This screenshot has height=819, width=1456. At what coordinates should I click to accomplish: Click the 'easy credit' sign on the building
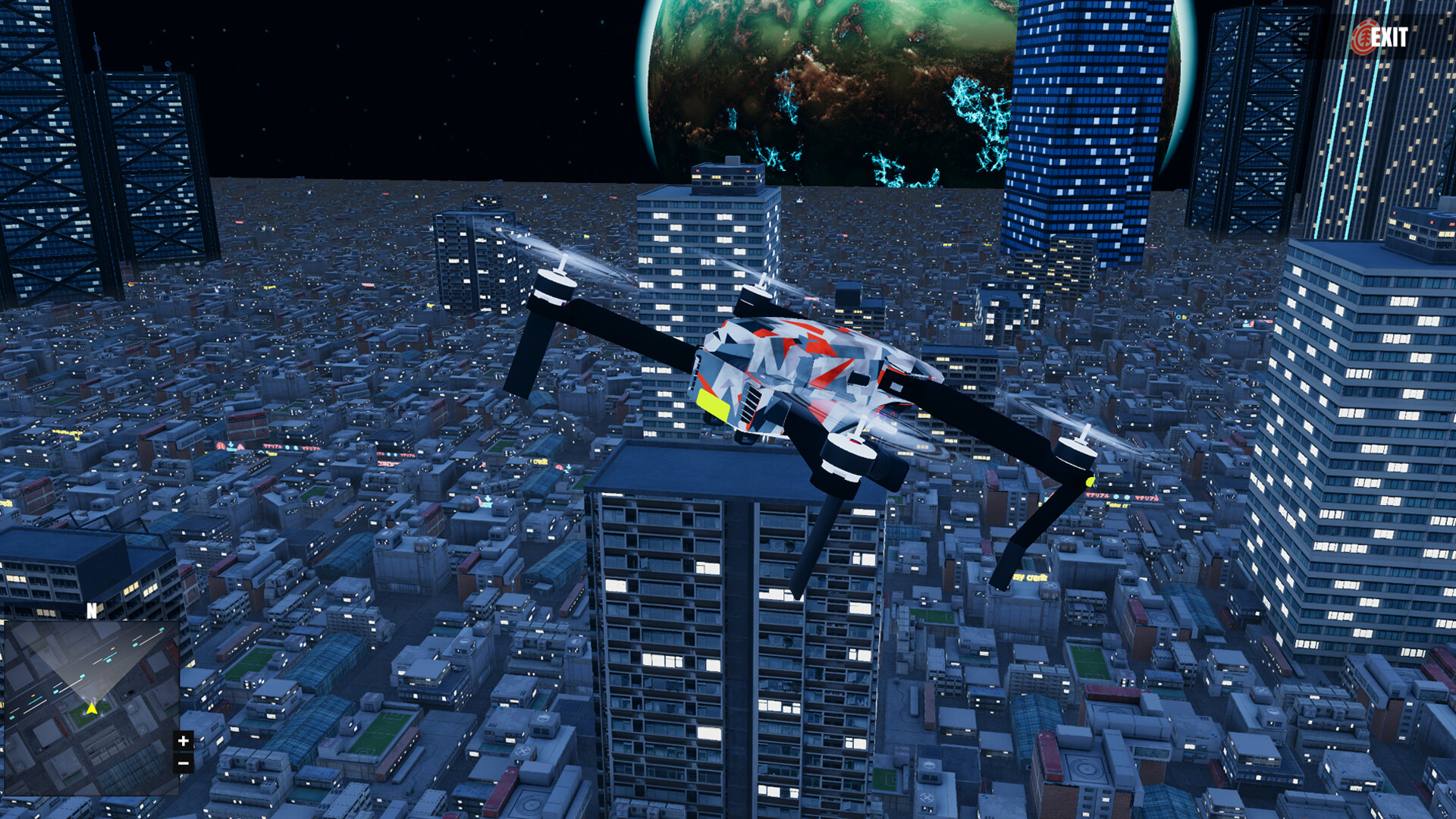click(1029, 577)
